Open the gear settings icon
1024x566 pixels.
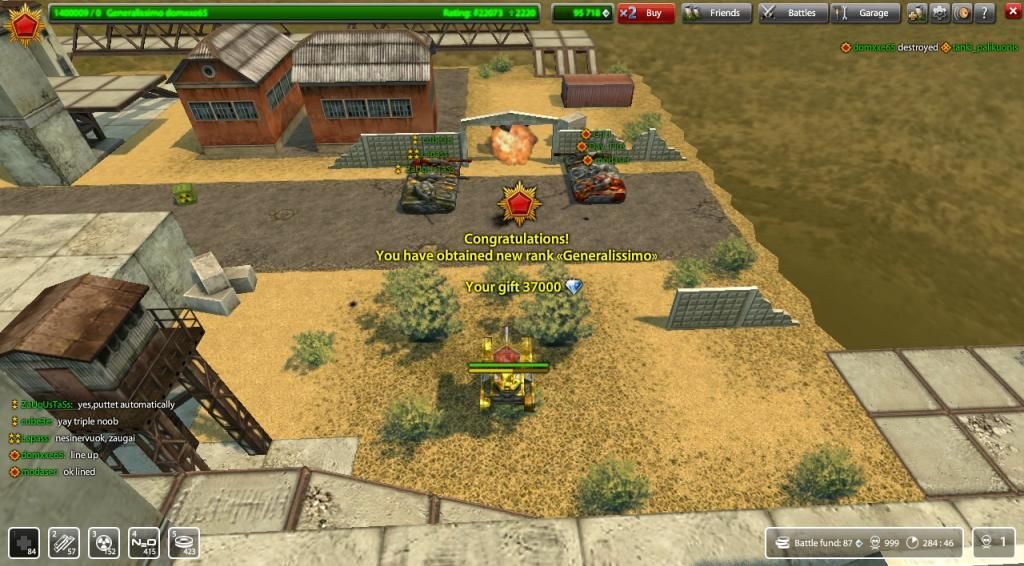940,13
